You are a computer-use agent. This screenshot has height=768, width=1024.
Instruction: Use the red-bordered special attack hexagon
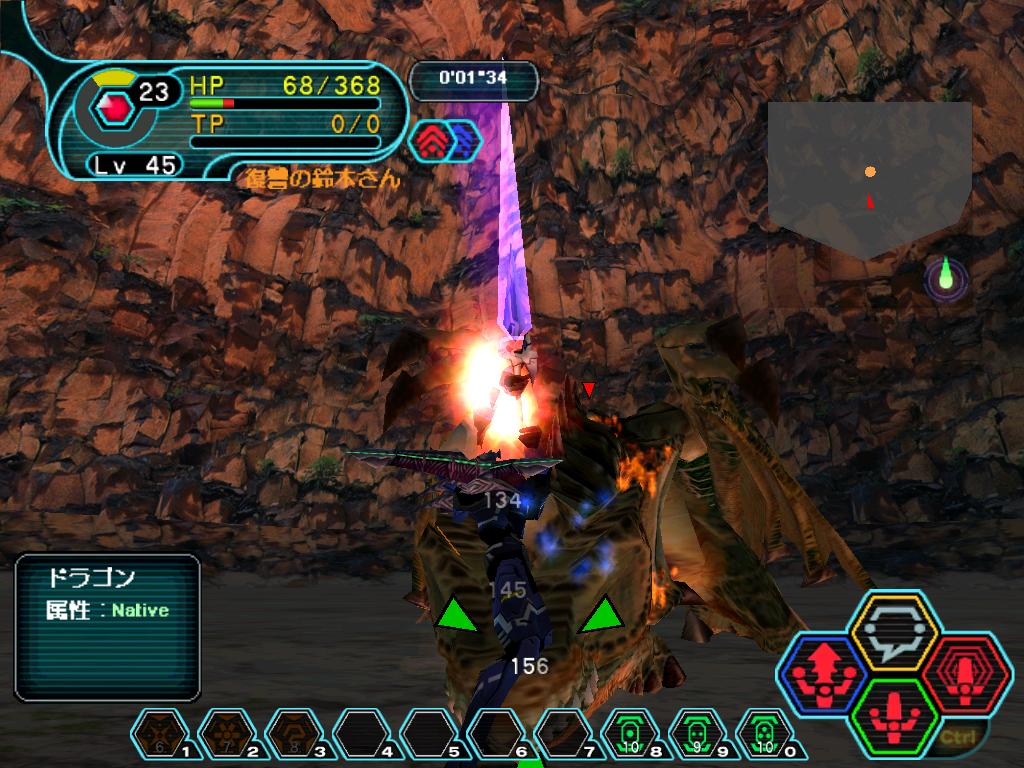click(x=961, y=670)
